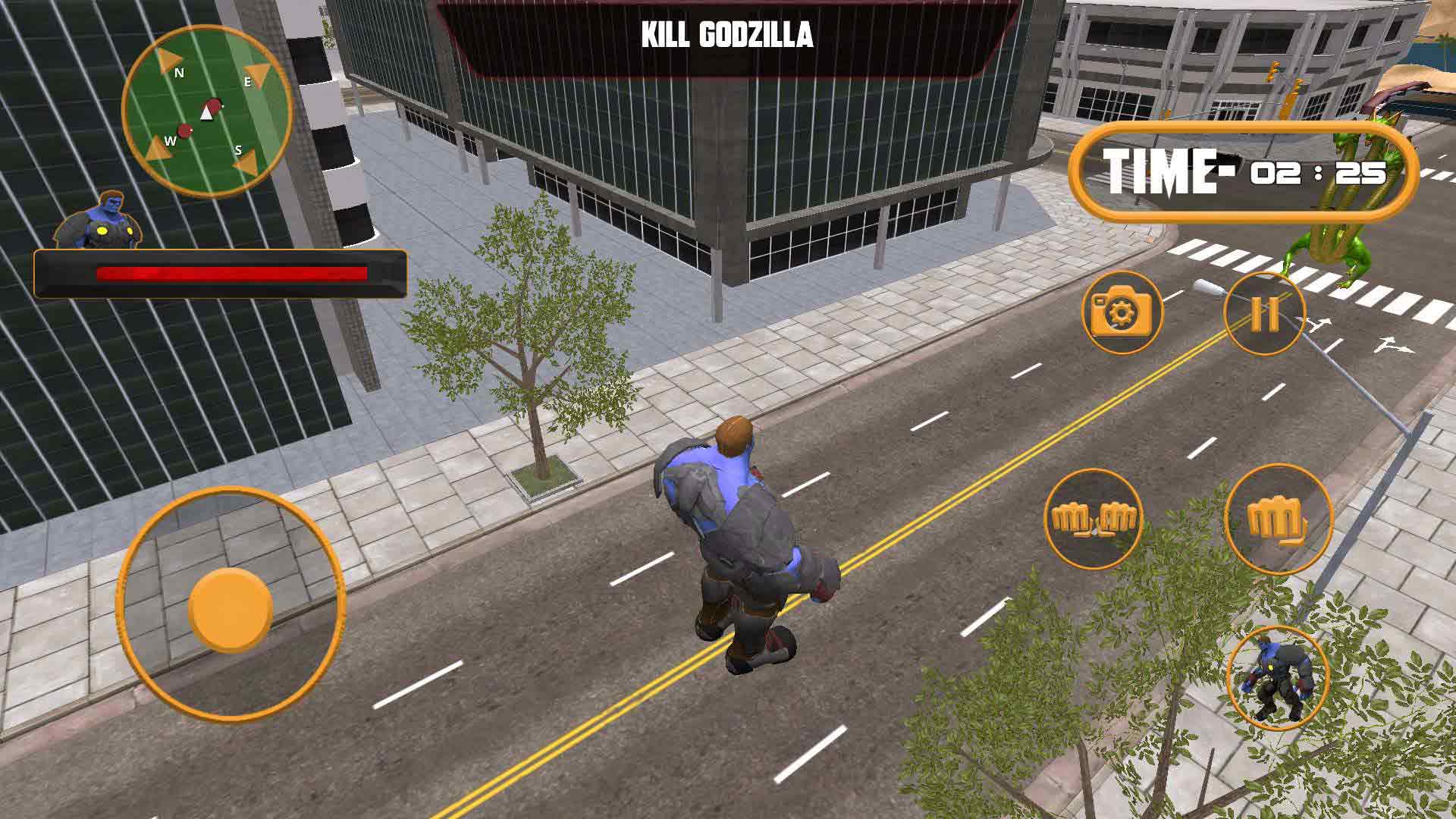Pause the game
This screenshot has width=1456, height=819.
tap(1264, 313)
